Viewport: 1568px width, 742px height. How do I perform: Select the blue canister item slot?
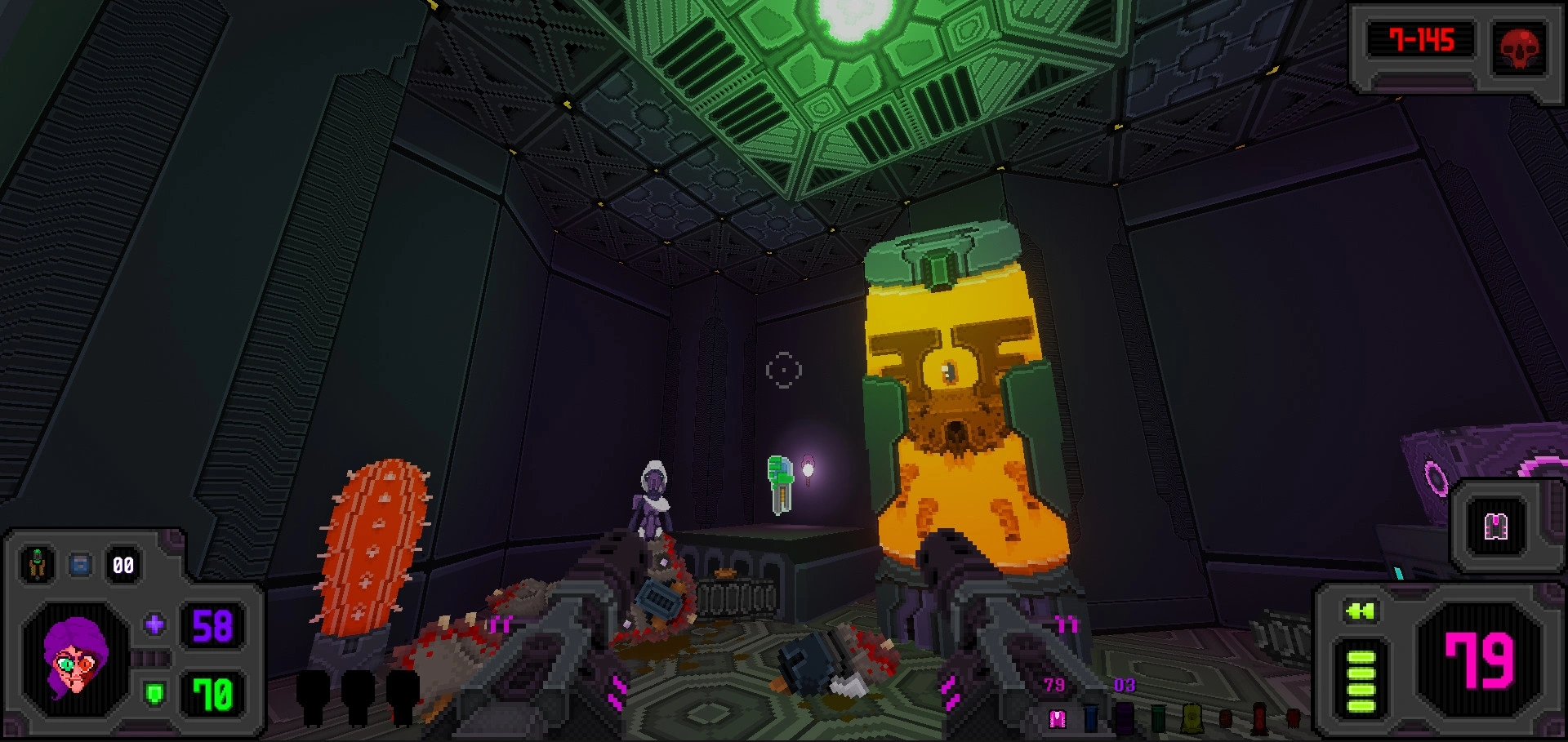[x=80, y=564]
